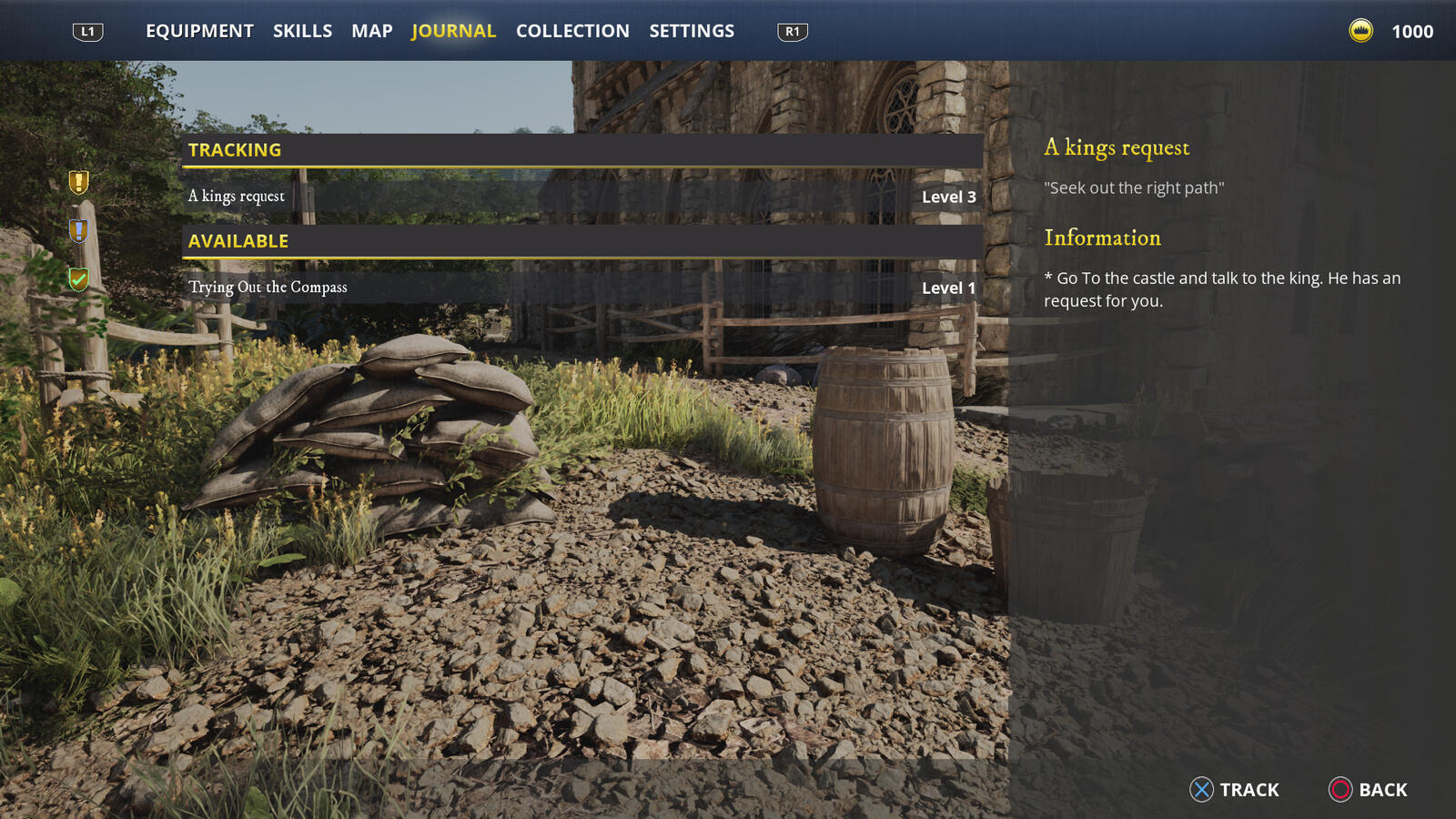Viewport: 1456px width, 819px height.
Task: Select the Journal tab
Action: pos(453,31)
